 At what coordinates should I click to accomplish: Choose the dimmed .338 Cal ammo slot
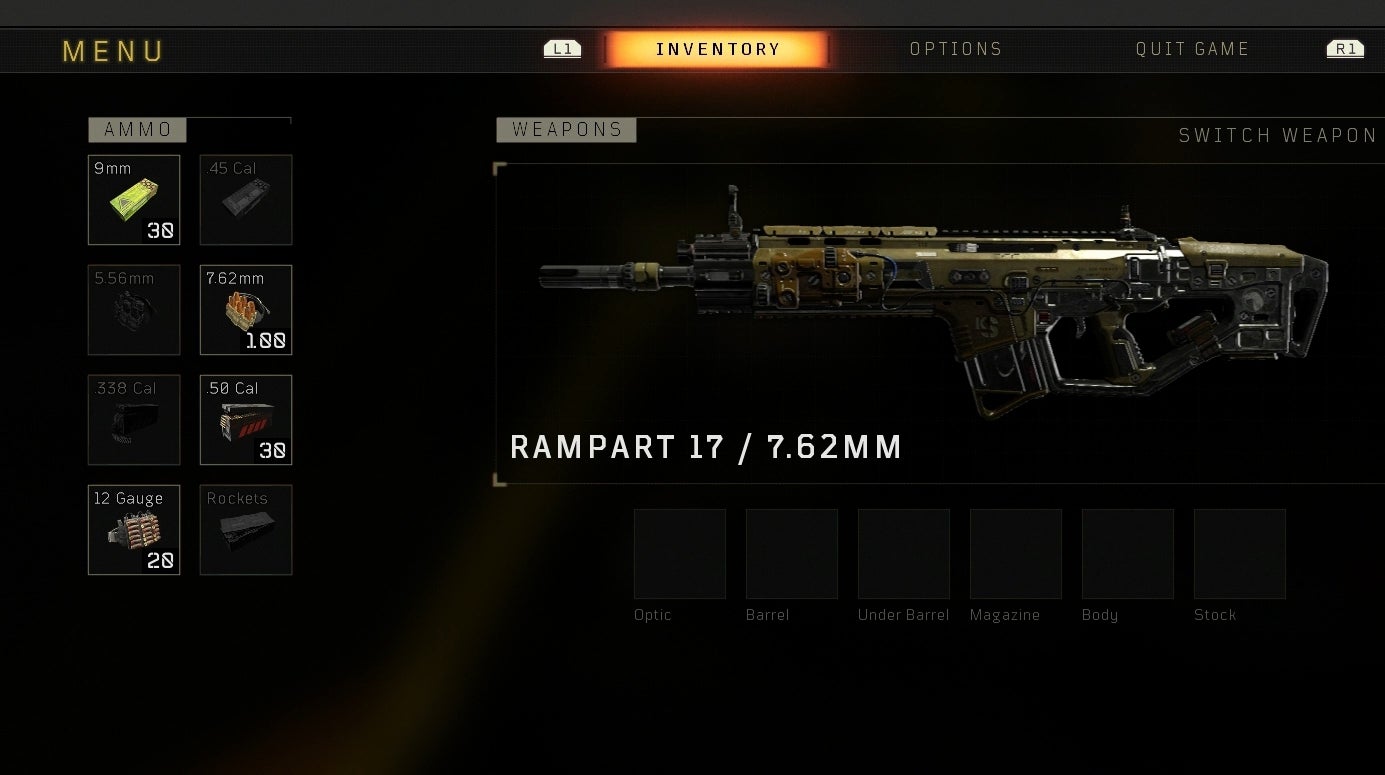pos(134,420)
